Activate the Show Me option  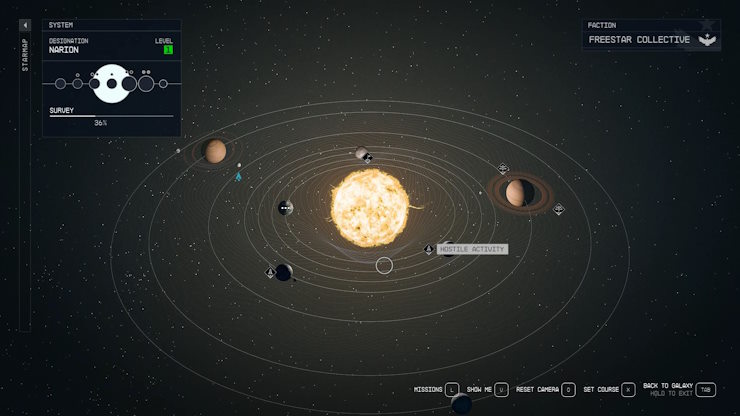[501, 389]
